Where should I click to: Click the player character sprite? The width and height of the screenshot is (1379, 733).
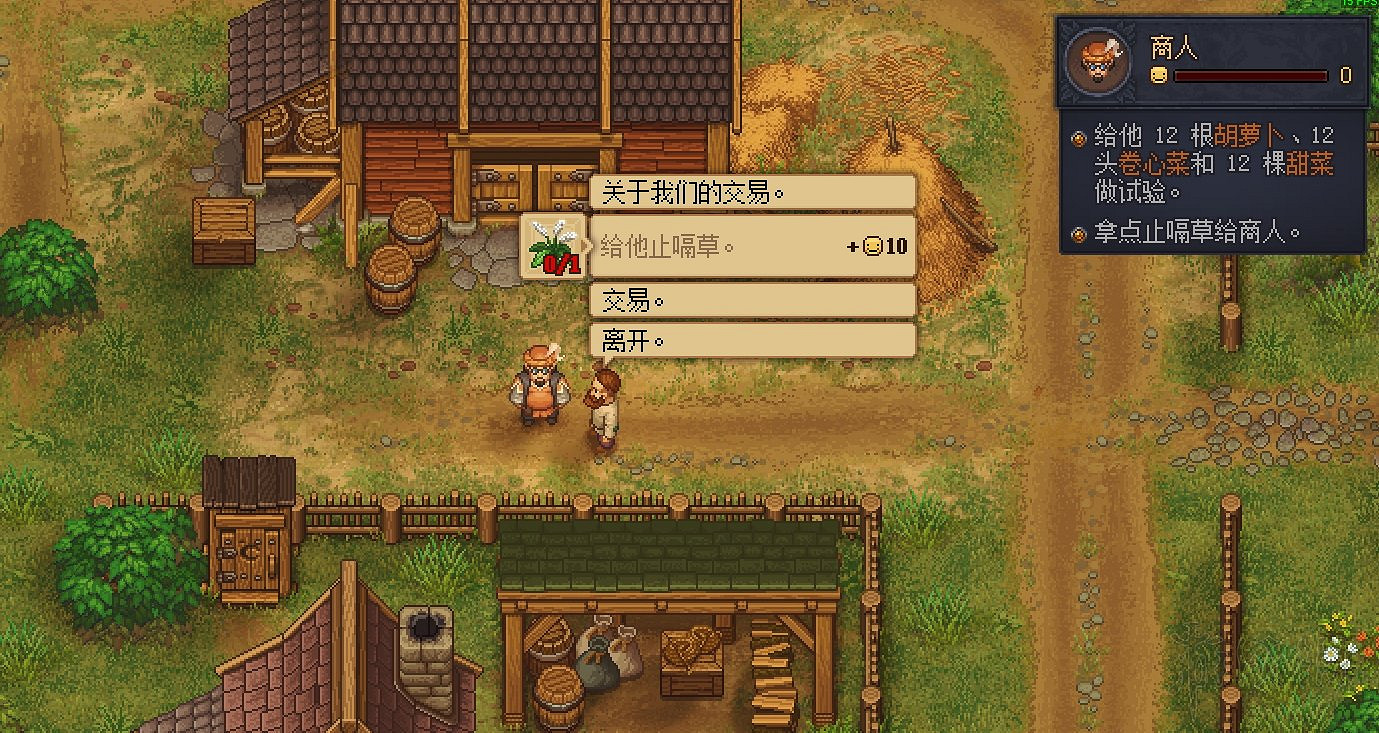[600, 400]
